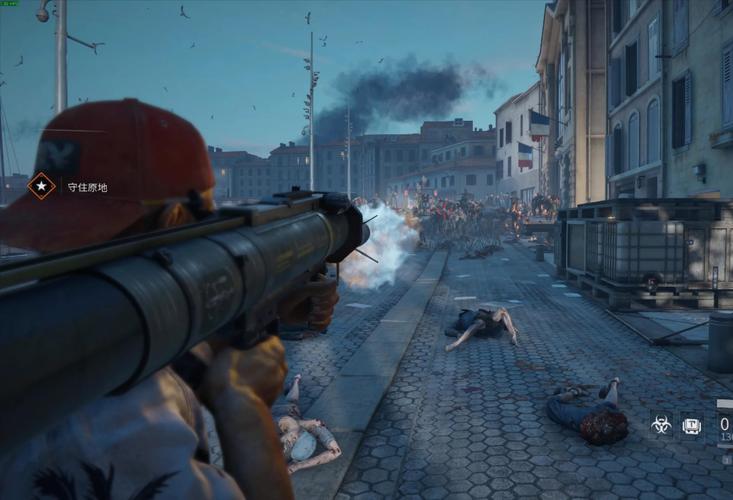
Task: Activate the biohazard equipment icon
Action: coord(661,425)
